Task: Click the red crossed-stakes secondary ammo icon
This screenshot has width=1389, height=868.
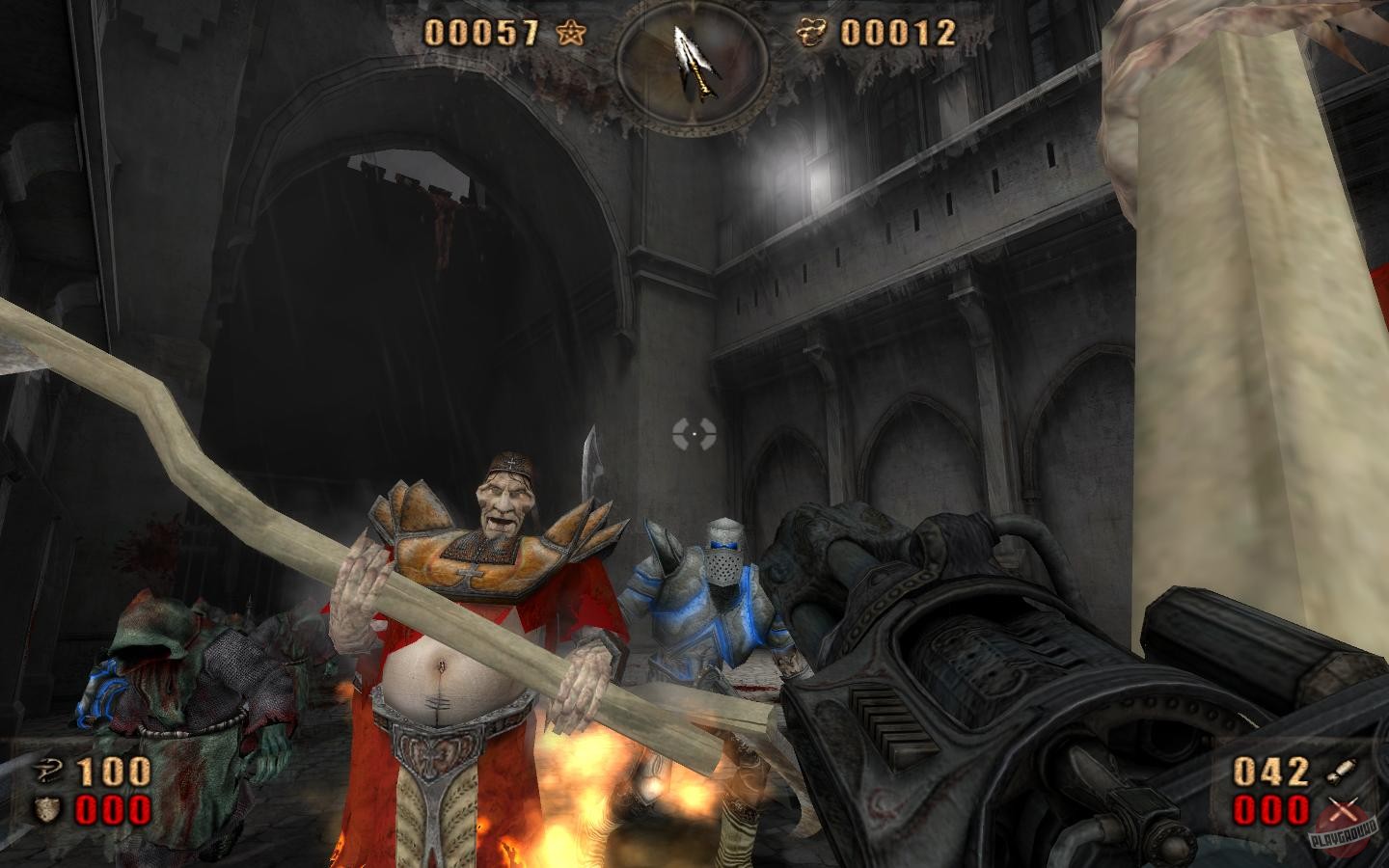Action: point(1345,810)
